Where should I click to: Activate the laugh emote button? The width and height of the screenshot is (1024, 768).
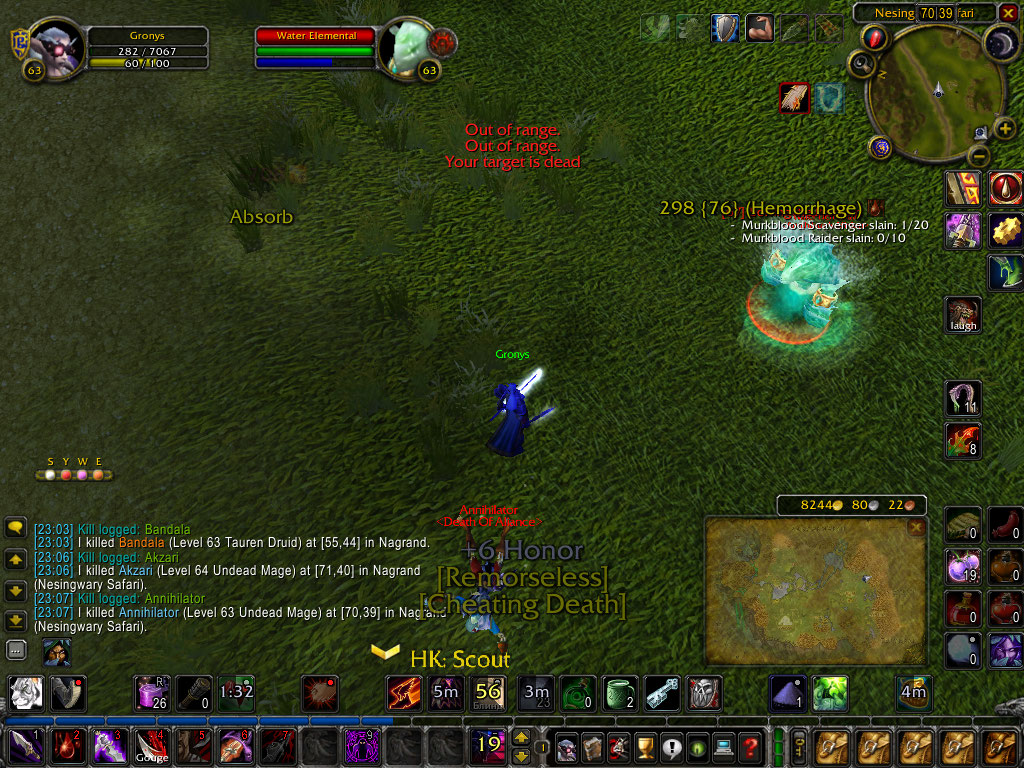[965, 314]
